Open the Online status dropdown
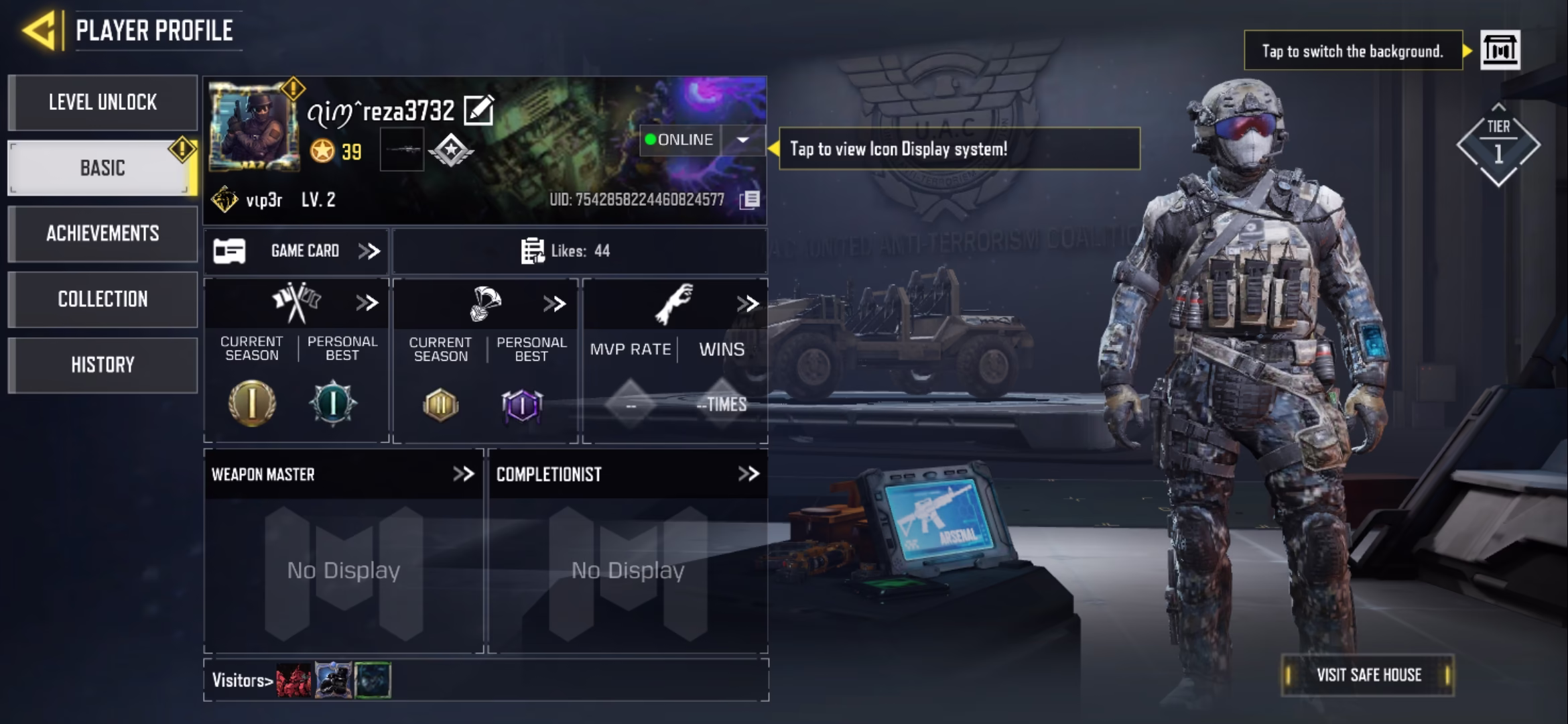Screen dimensions: 1568x724 tap(742, 140)
